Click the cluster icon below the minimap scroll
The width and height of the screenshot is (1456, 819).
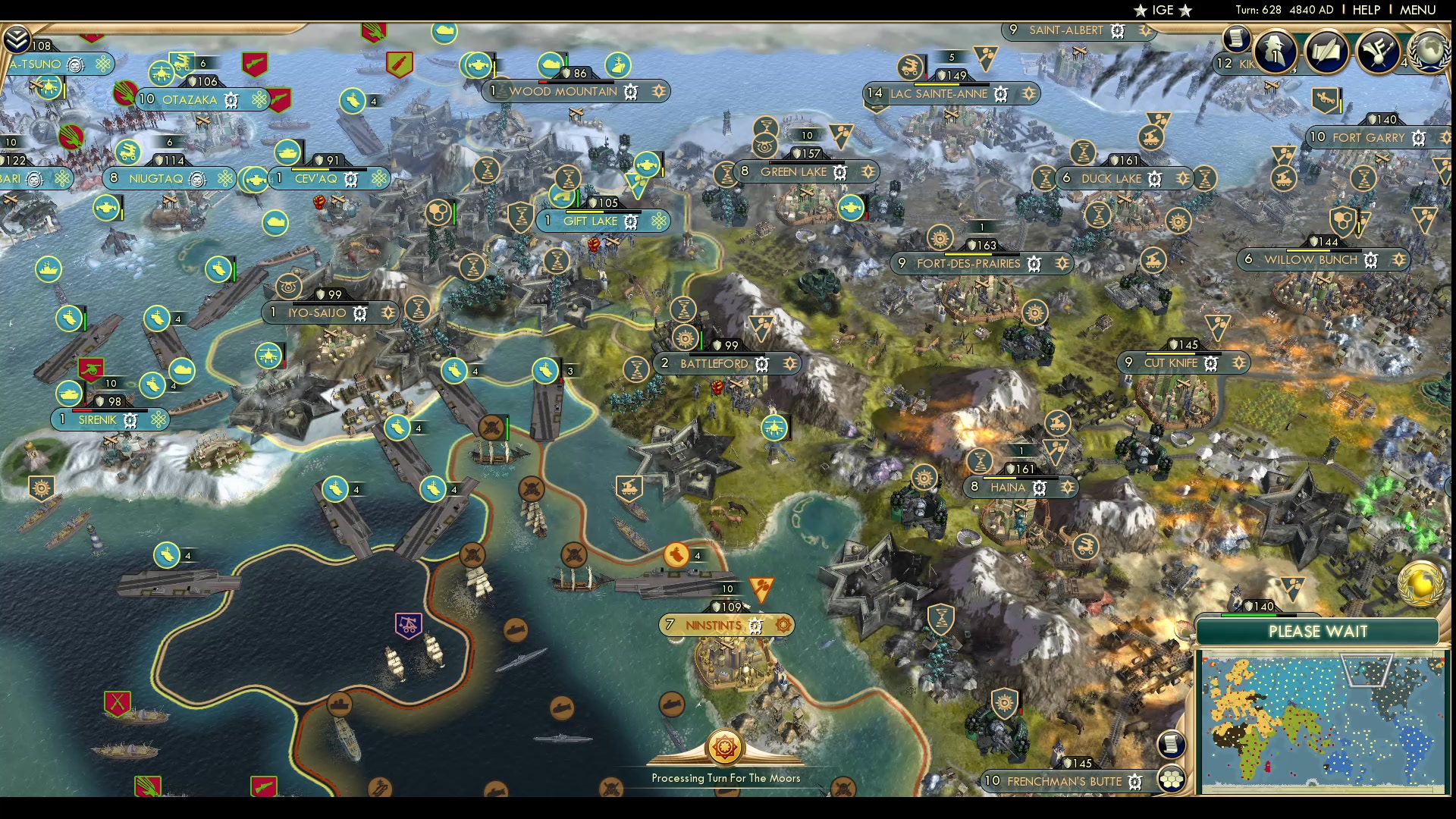[x=1172, y=778]
